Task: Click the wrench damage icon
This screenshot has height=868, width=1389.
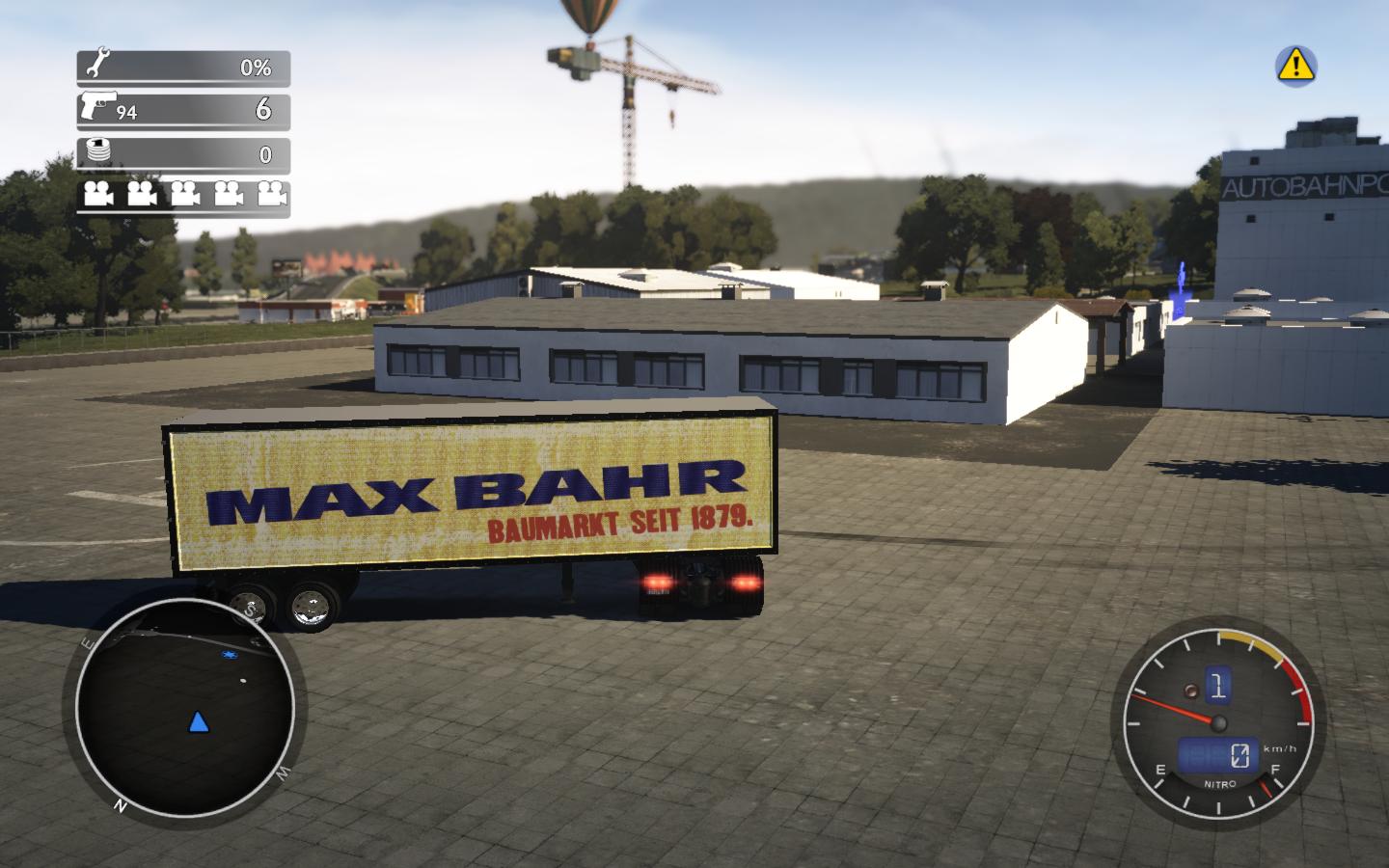Action: click(x=97, y=66)
